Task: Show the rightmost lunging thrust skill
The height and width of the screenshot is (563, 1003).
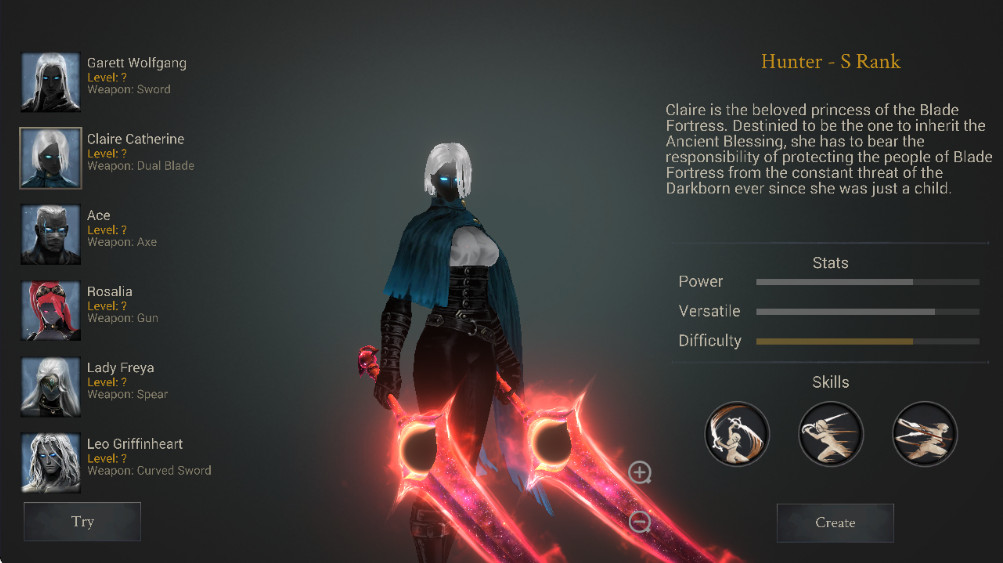Action: 924,434
